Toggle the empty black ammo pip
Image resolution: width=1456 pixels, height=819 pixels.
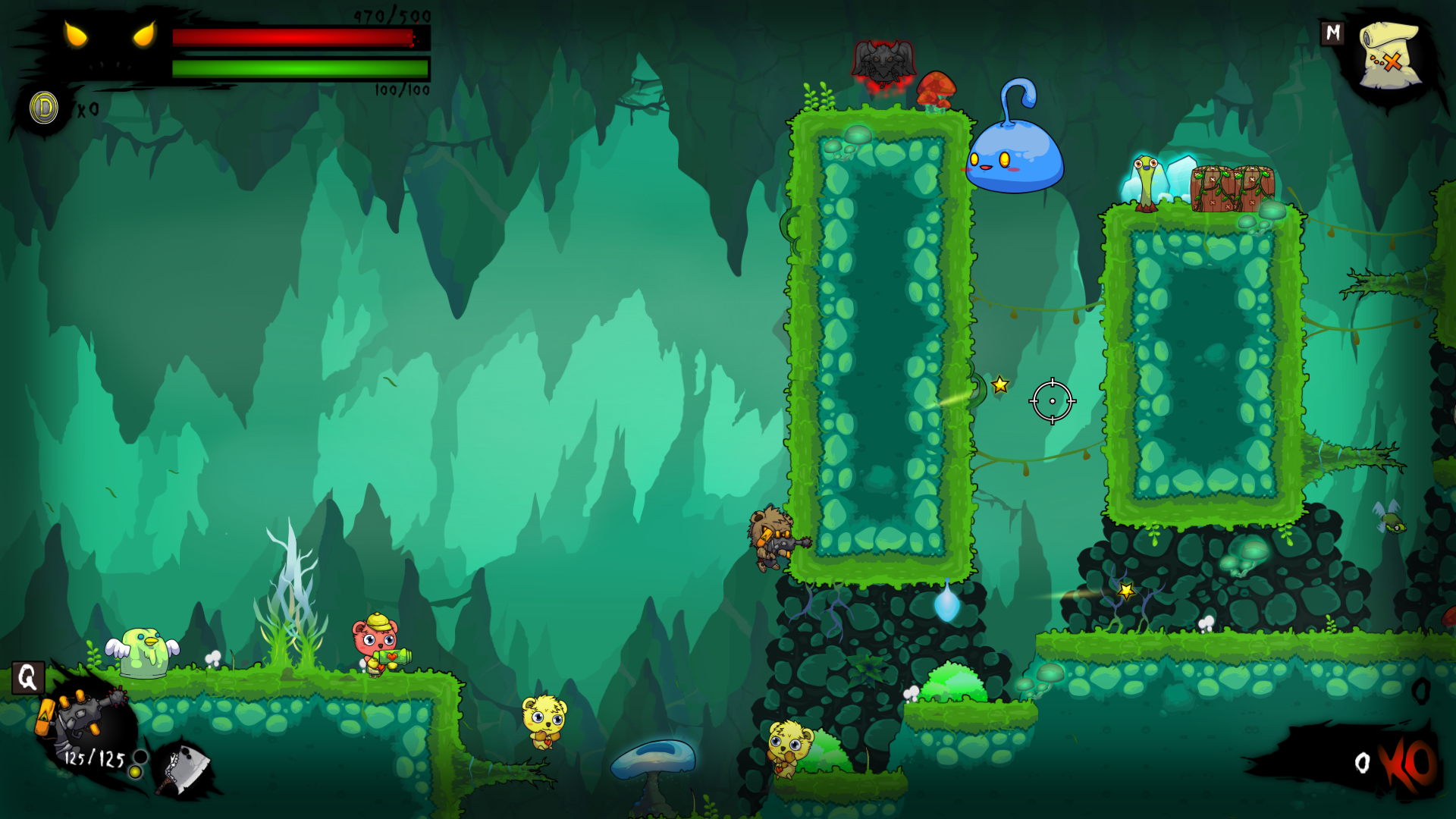pos(140,755)
